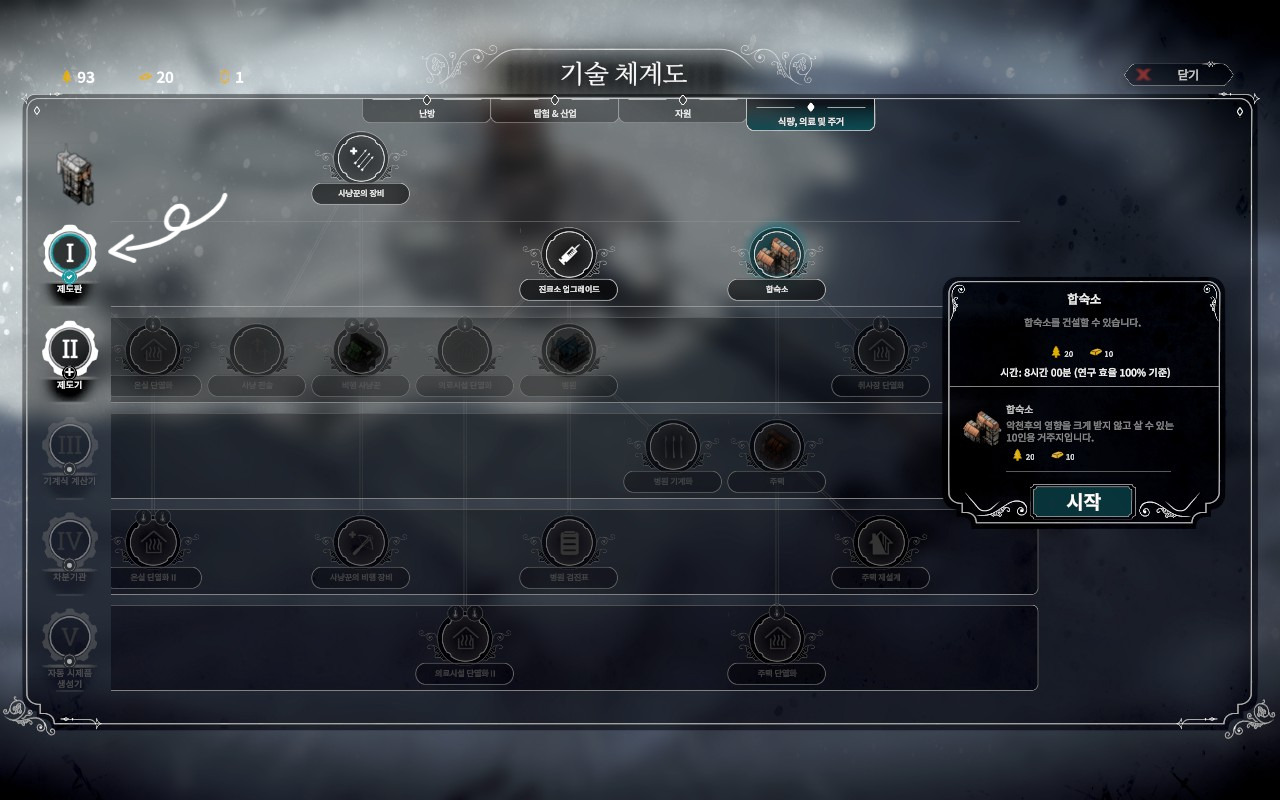Pick the 주택 단열화 technology
The width and height of the screenshot is (1280, 800).
pos(776,639)
